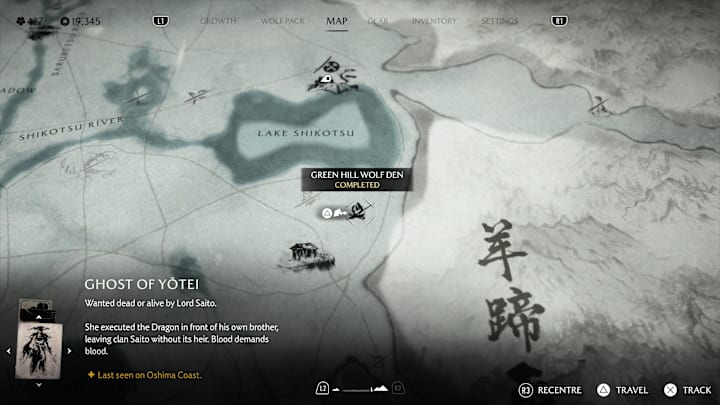The image size is (720, 405).
Task: Switch to the Gear tab
Action: coord(378,21)
